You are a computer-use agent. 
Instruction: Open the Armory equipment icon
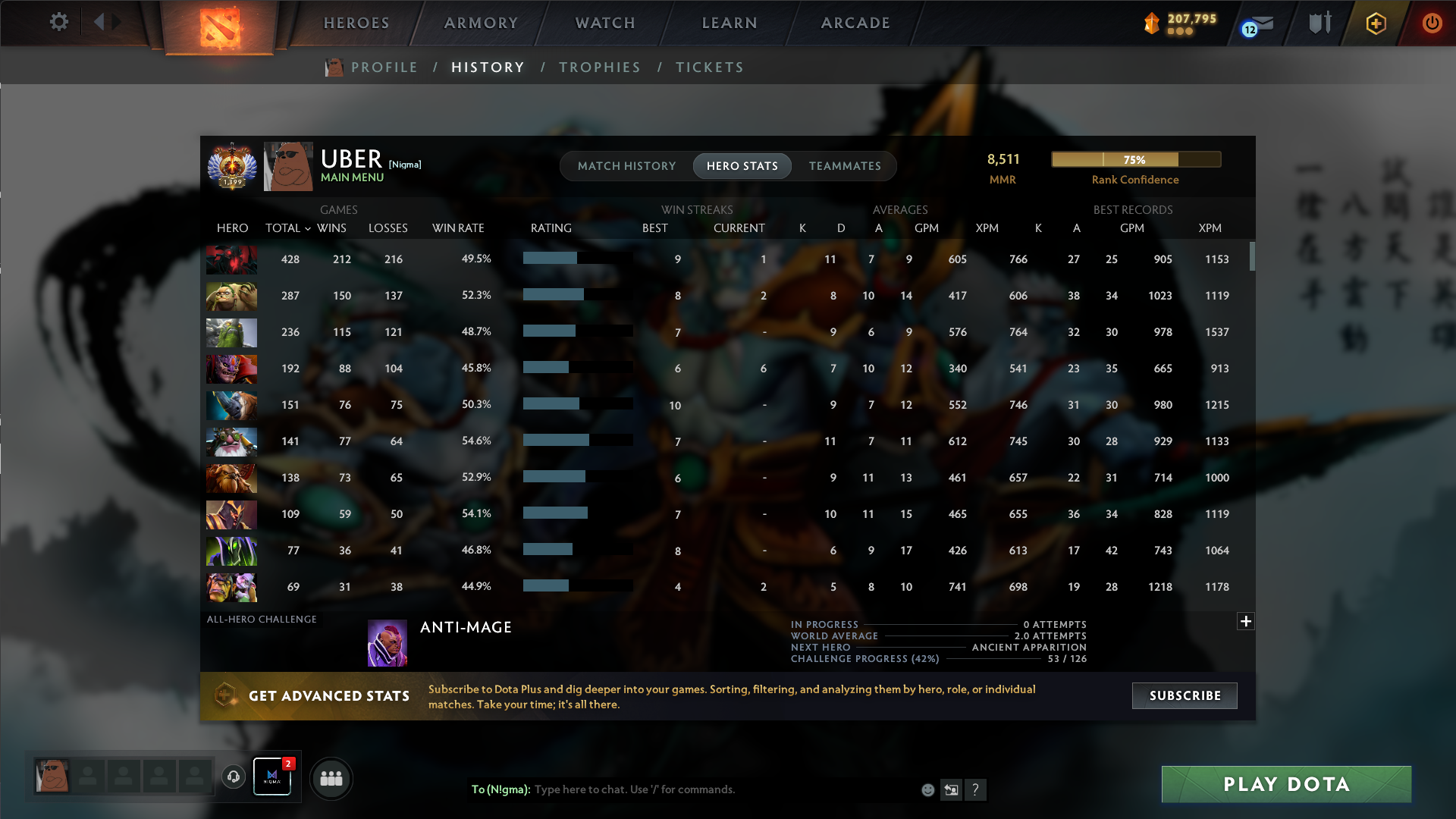(x=1319, y=23)
